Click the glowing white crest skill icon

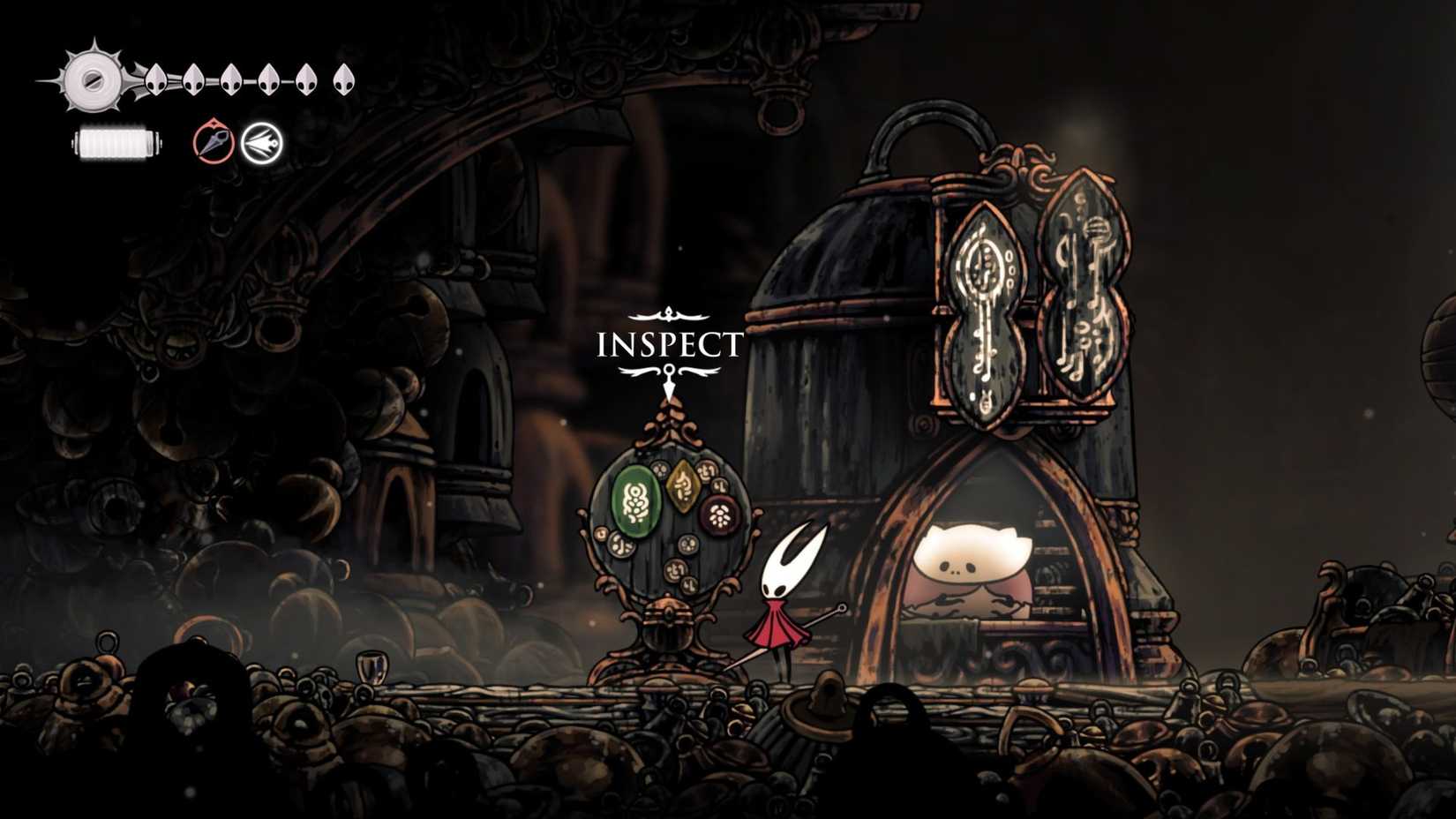[262, 144]
